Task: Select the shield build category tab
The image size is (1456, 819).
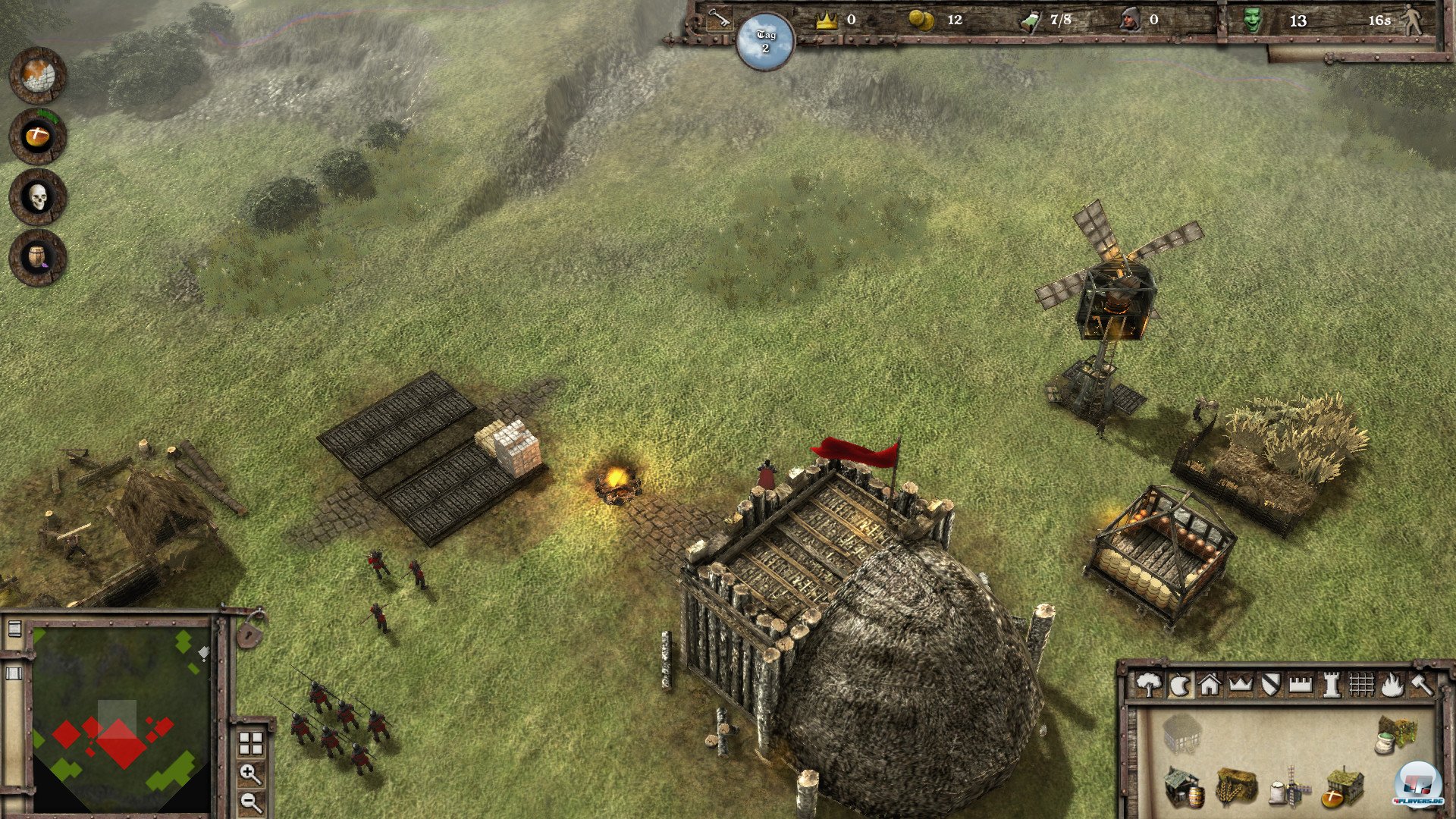Action: coord(1270,685)
